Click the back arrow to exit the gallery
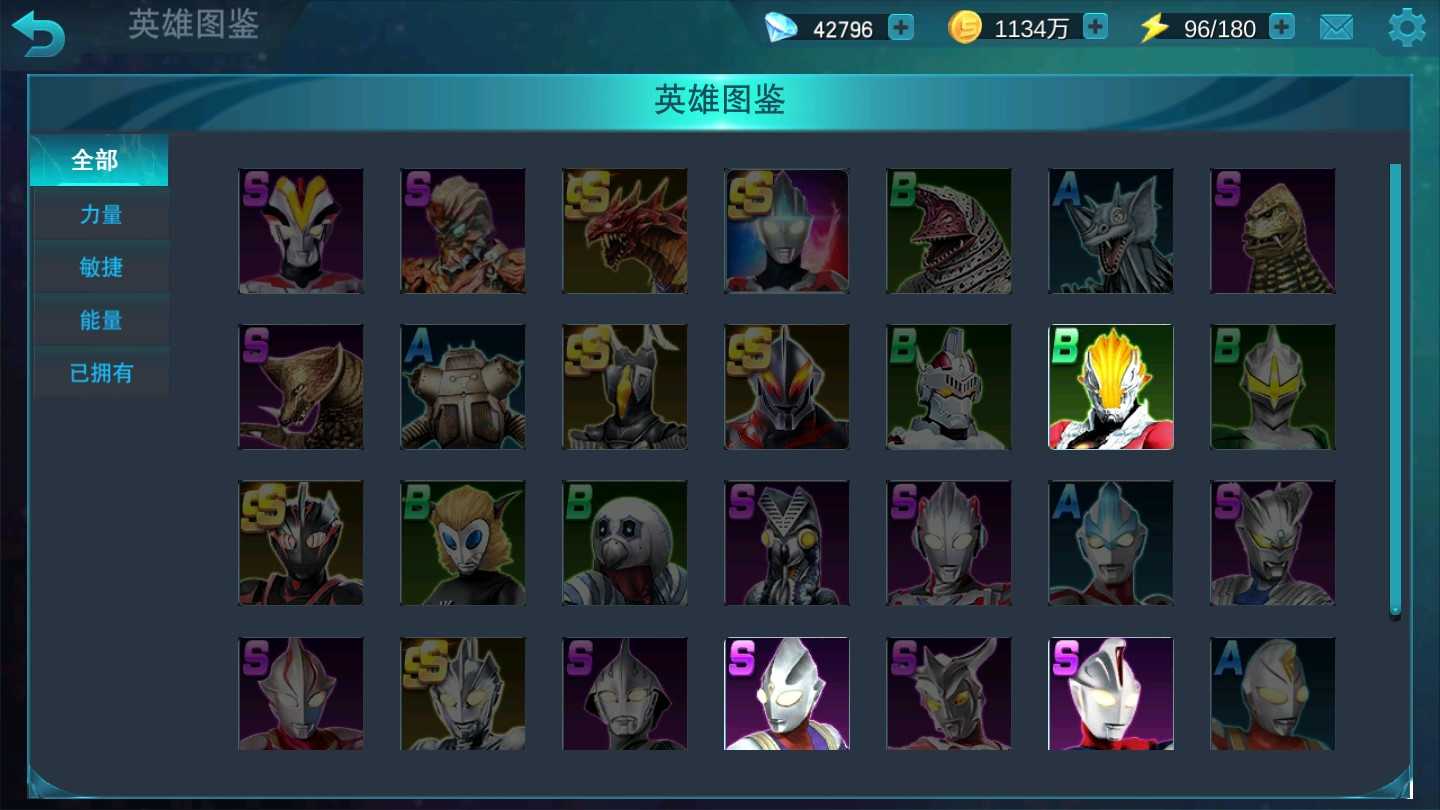 coord(38,32)
